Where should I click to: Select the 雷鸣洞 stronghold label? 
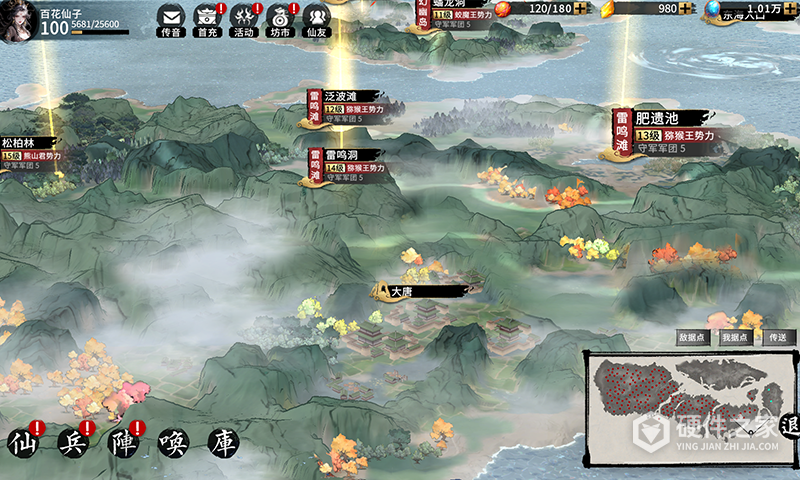point(342,154)
